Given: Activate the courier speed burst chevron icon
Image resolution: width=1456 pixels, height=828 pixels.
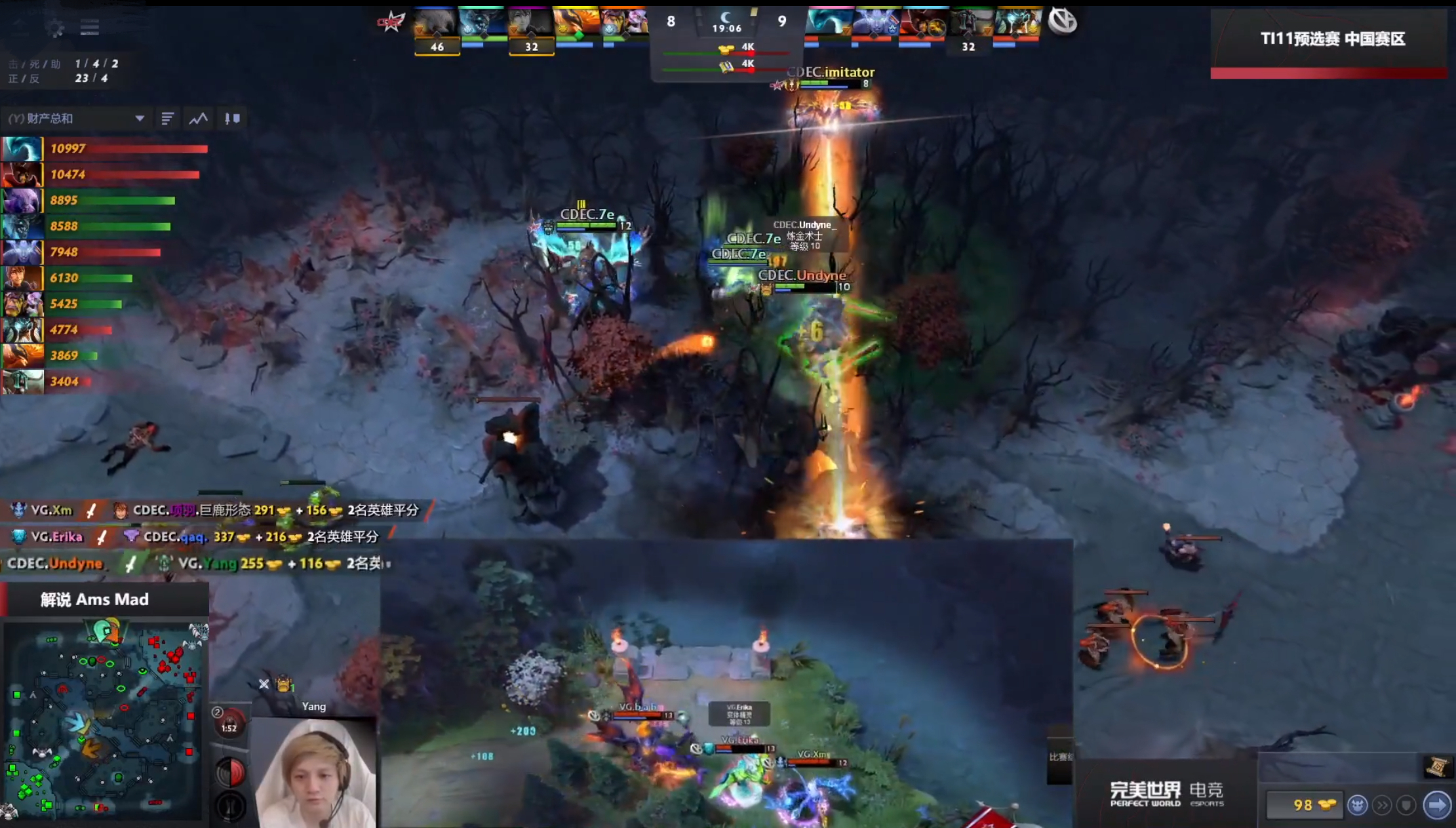Looking at the screenshot, I should (1381, 805).
